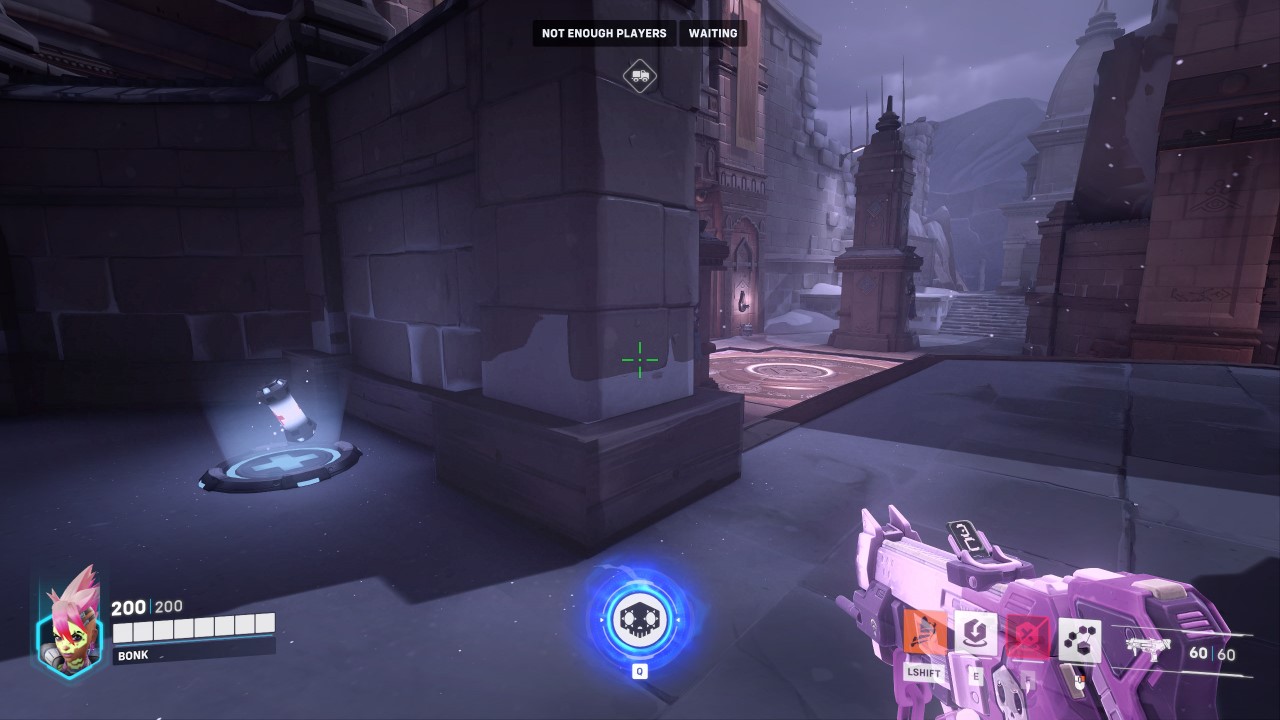Click the orange movement ability icon

(x=925, y=631)
